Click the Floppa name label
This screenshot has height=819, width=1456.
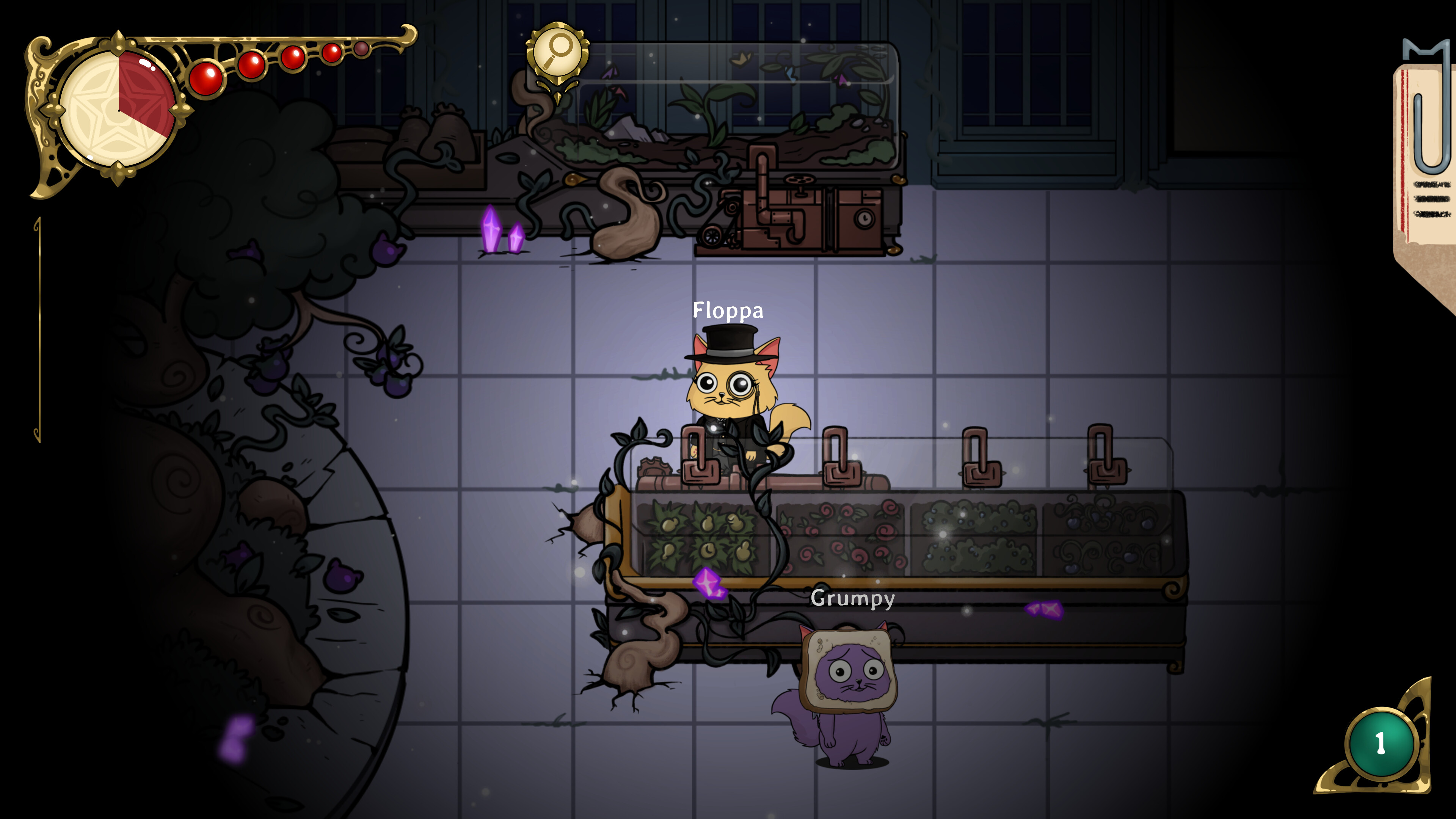click(x=728, y=310)
